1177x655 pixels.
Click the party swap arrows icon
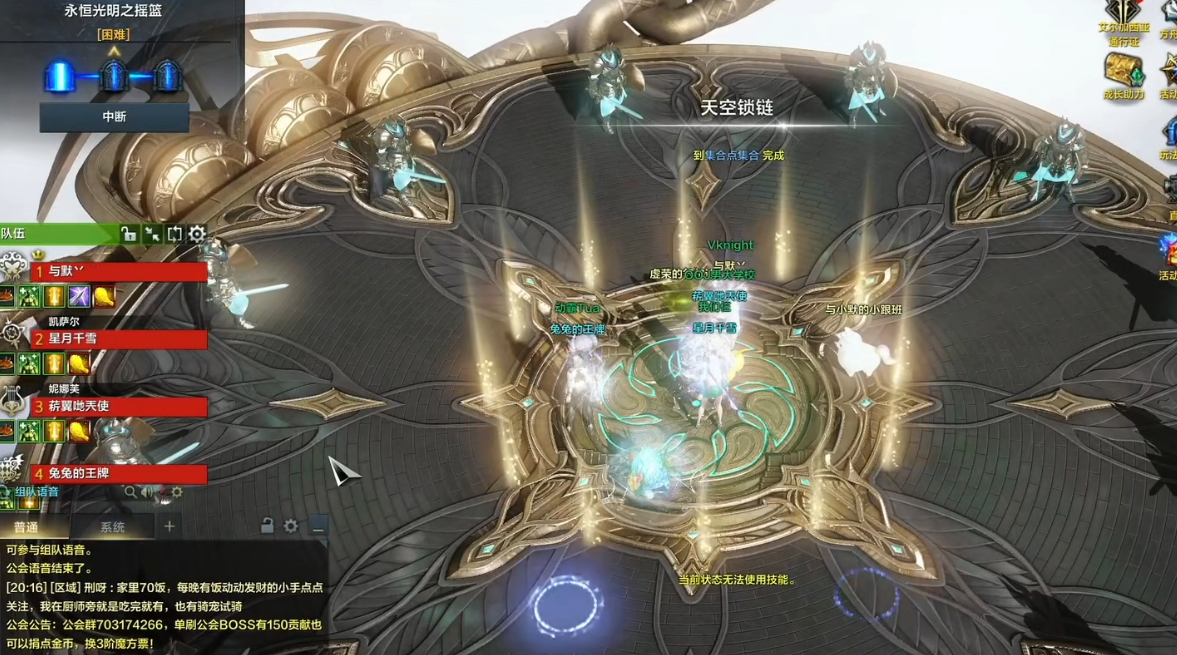(x=174, y=234)
